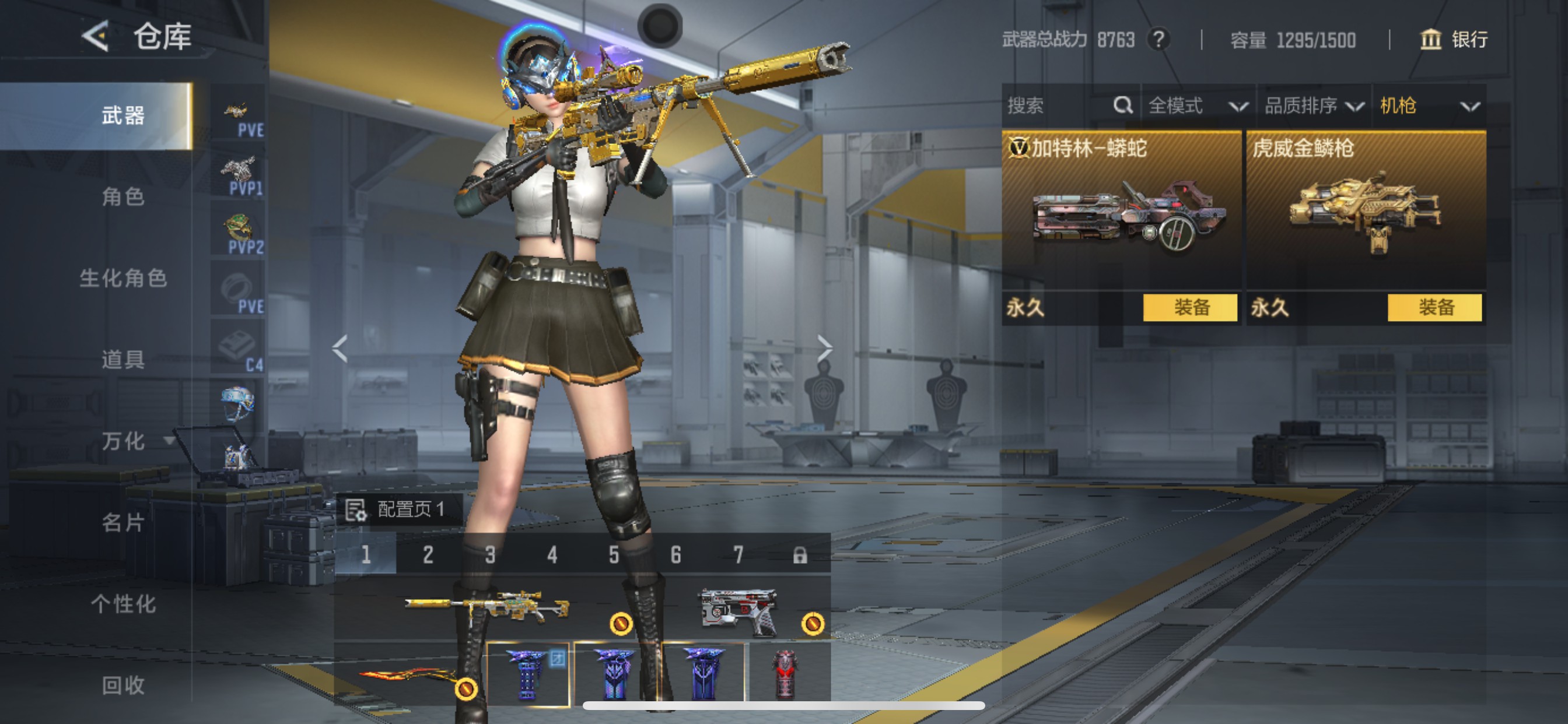Switch to the 生化角色 tab

(x=123, y=278)
